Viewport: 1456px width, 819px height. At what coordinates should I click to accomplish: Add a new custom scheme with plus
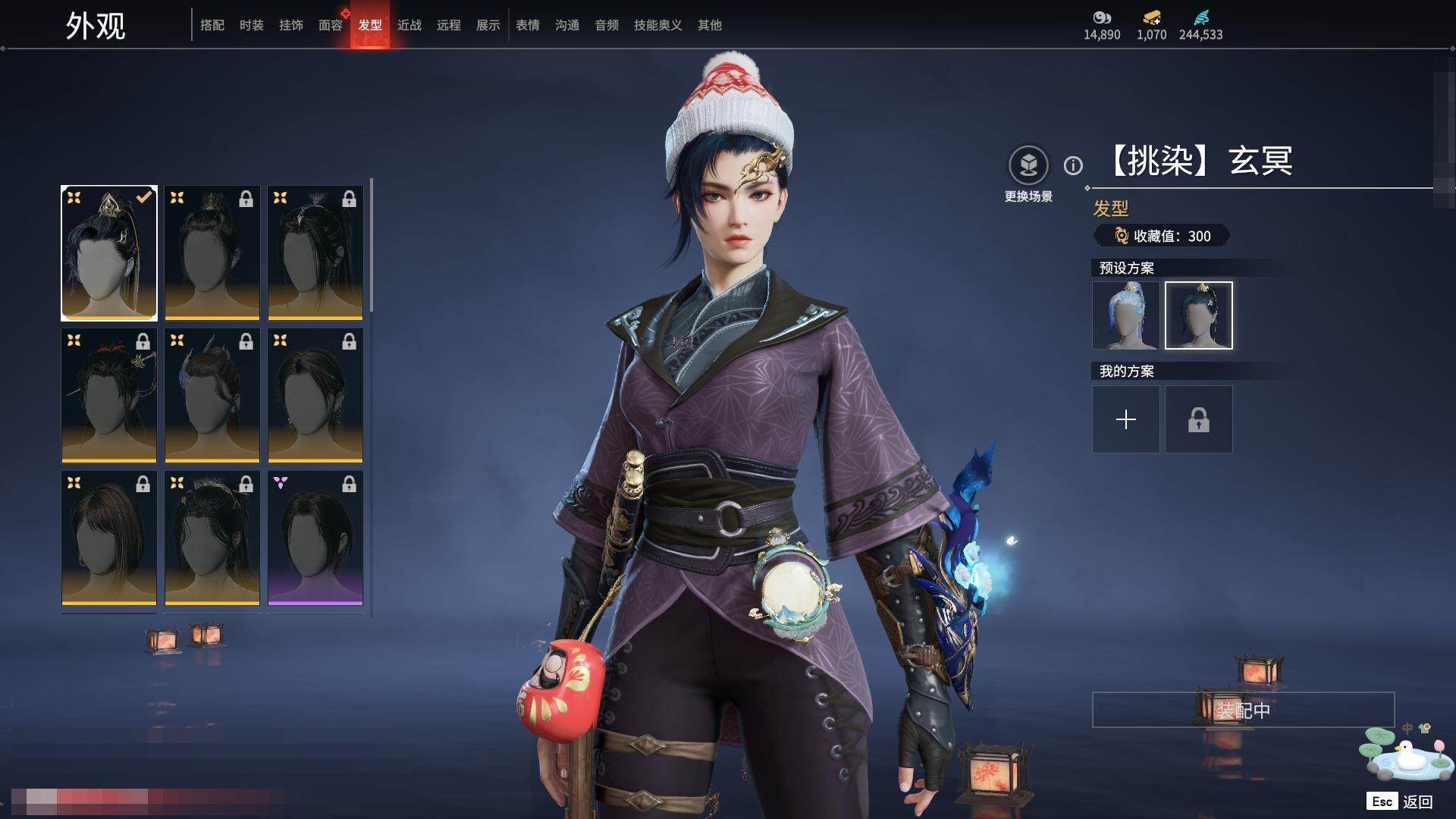click(x=1126, y=419)
